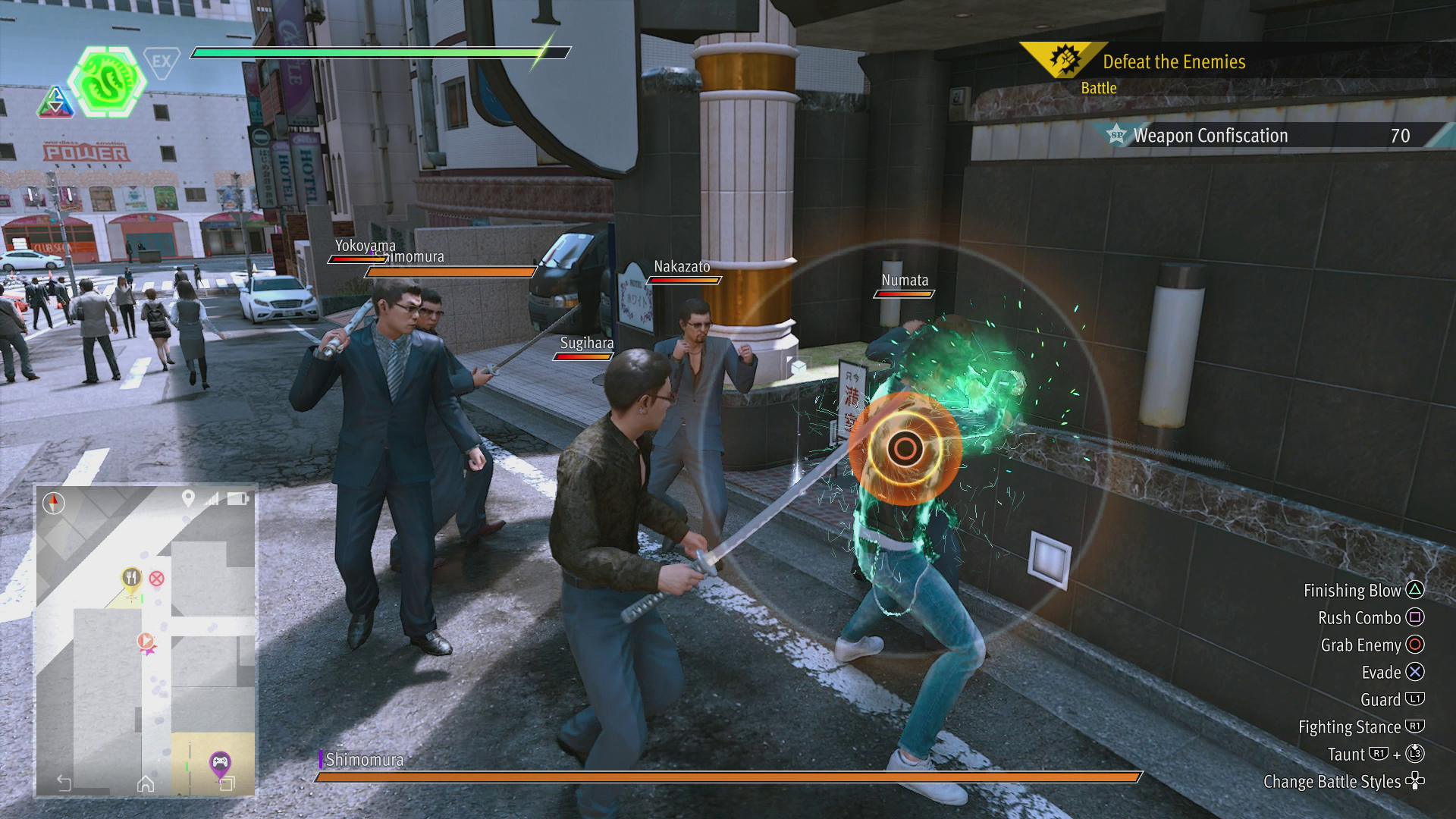Image resolution: width=1456 pixels, height=819 pixels.
Task: Select the green Snake battle style emblem
Action: click(x=106, y=79)
